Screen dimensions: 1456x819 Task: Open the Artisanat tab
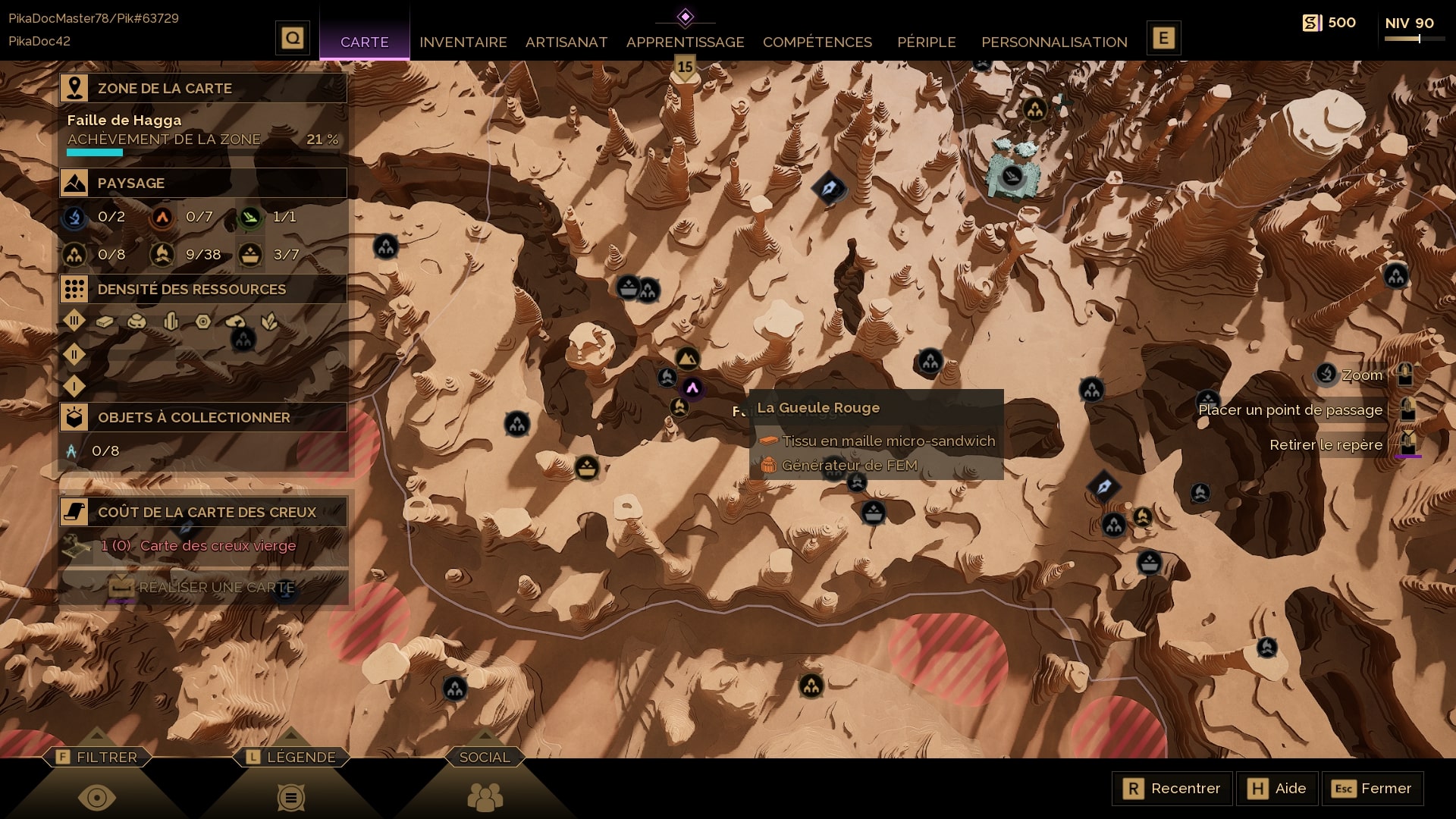point(566,42)
